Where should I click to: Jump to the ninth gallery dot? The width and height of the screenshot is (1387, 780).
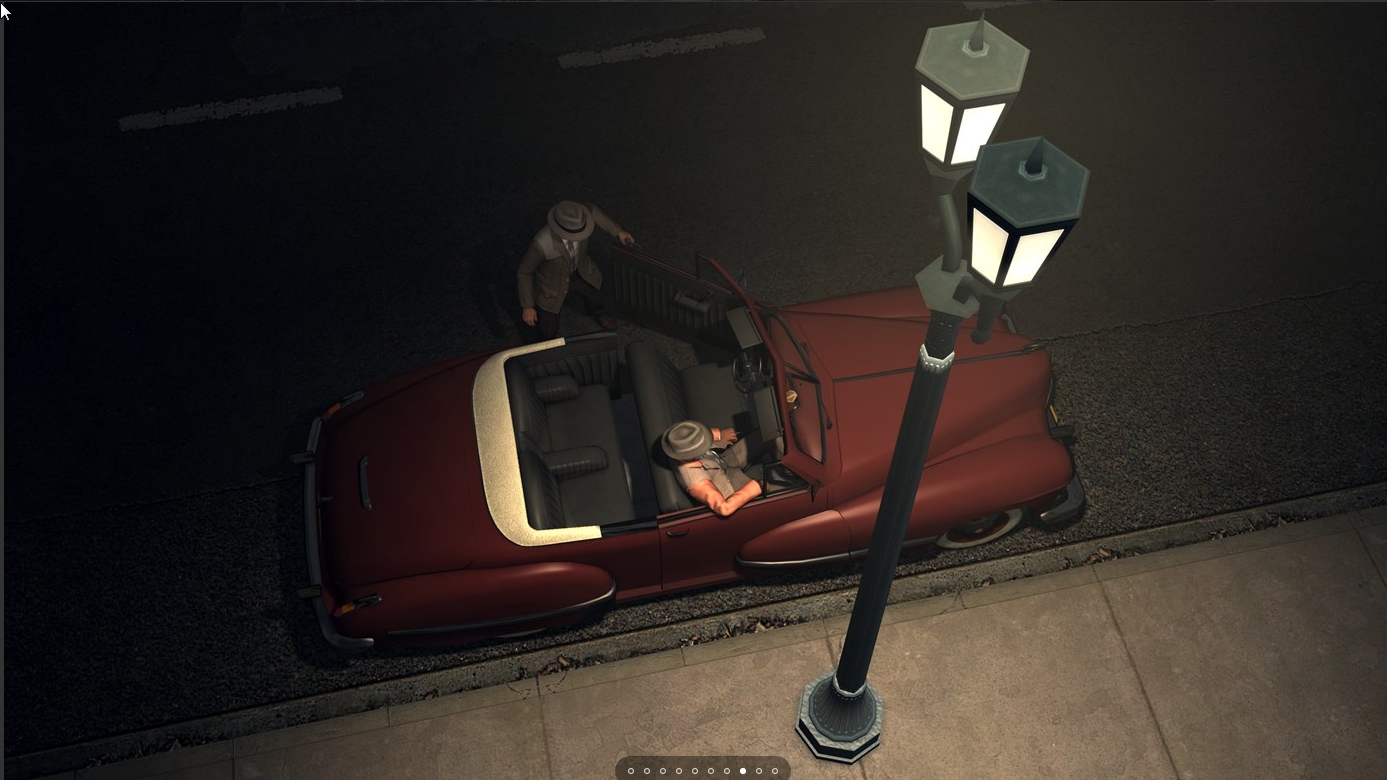(x=759, y=771)
